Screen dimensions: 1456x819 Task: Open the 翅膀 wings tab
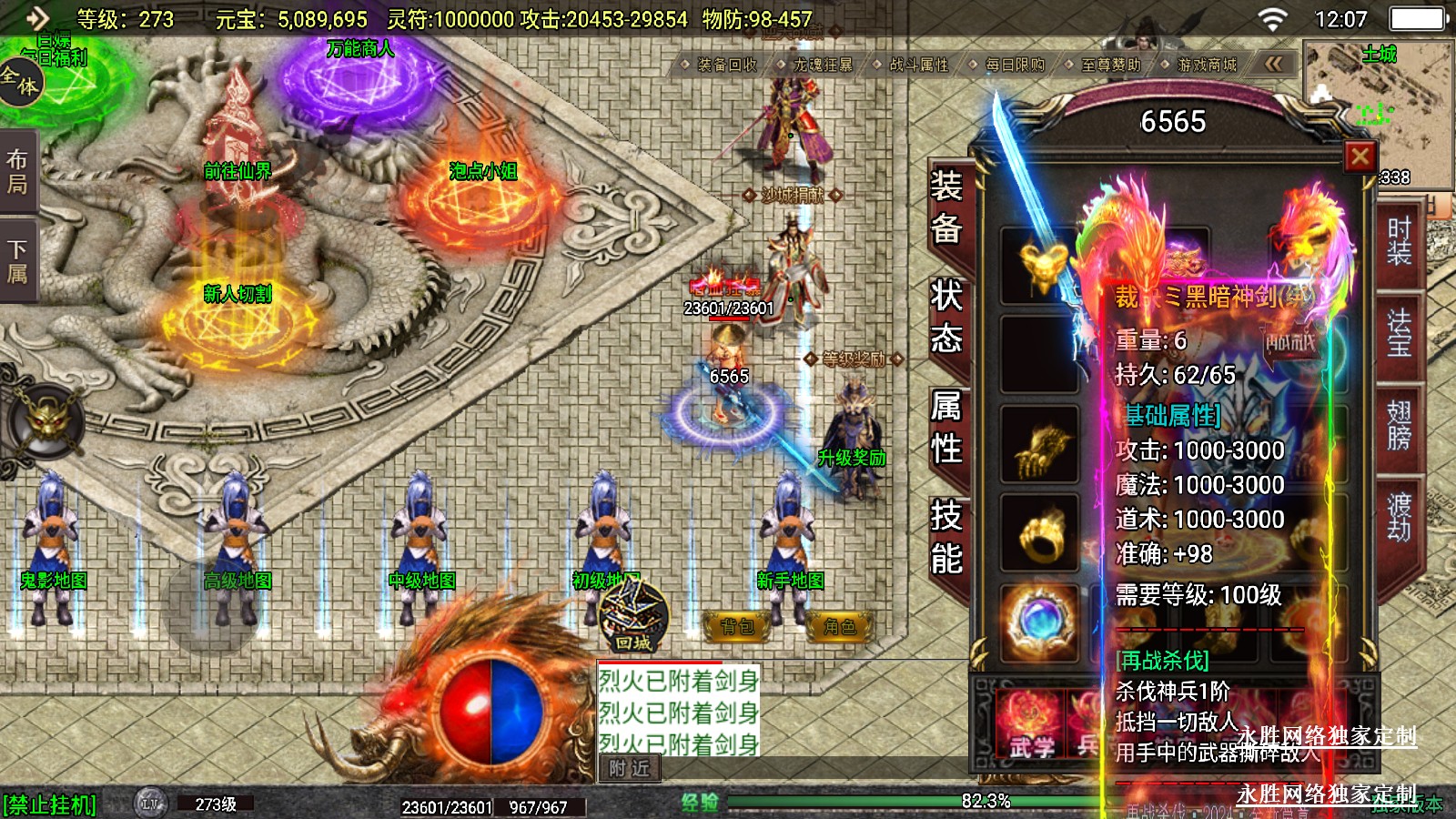coord(1399,425)
